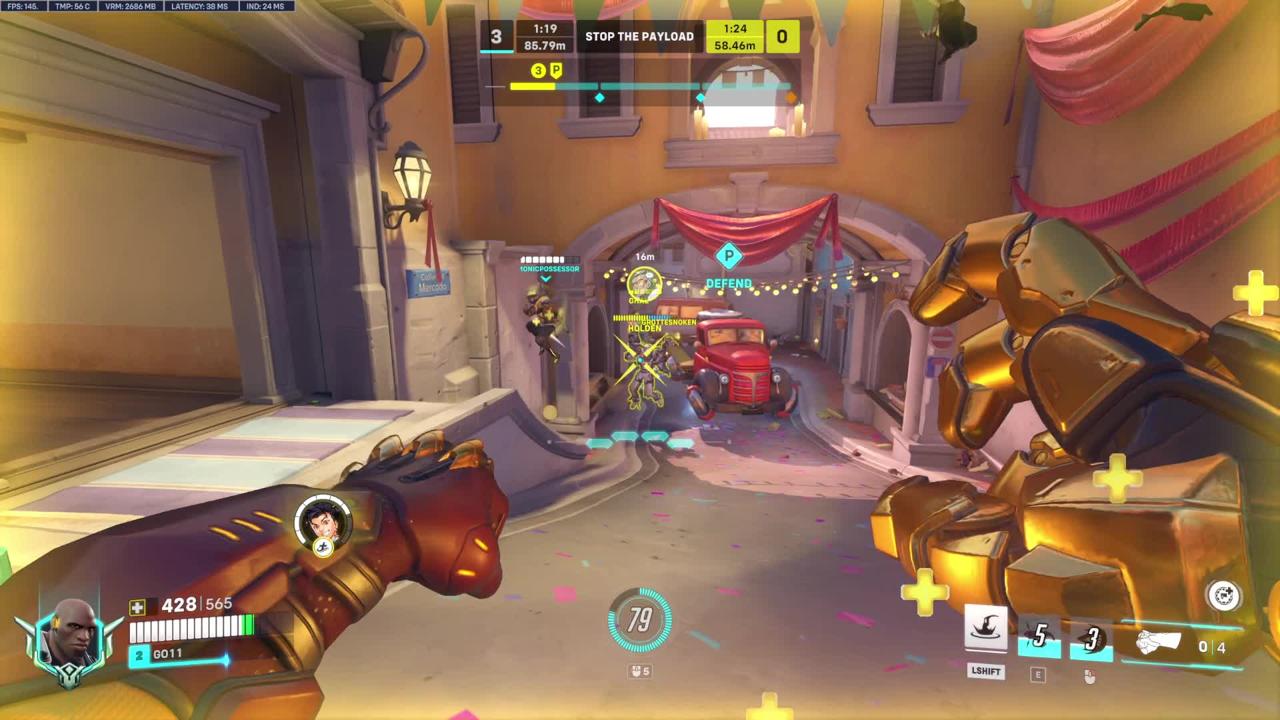Select the teammate portrait on the gauntlet
This screenshot has width=1280, height=720.
pos(323,522)
